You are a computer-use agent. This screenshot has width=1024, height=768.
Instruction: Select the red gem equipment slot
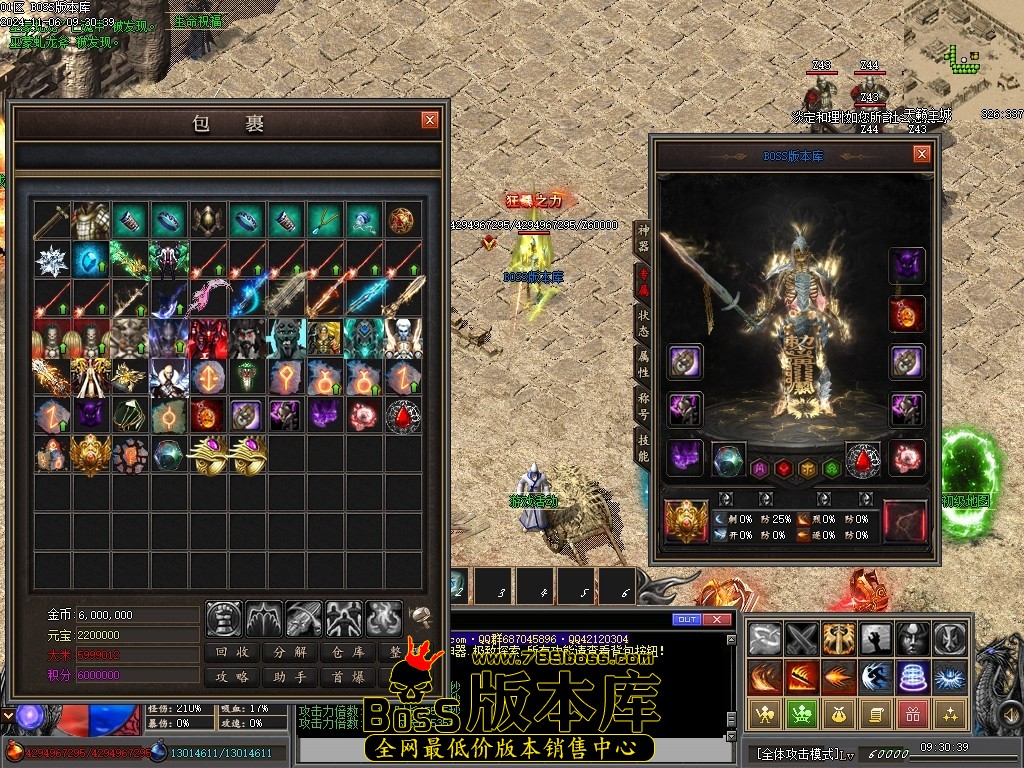(x=864, y=460)
